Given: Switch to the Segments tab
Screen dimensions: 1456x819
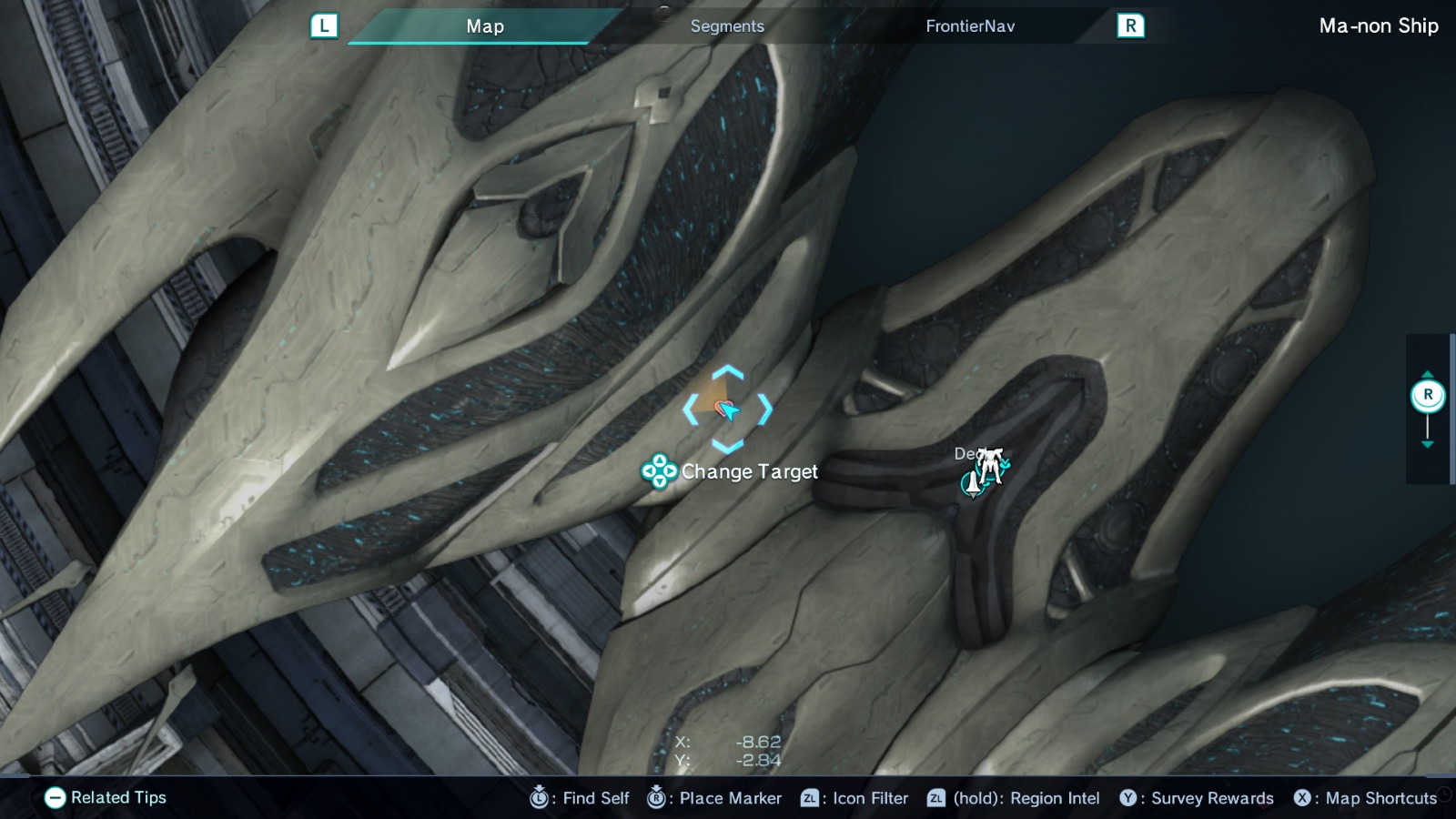Looking at the screenshot, I should click(726, 25).
